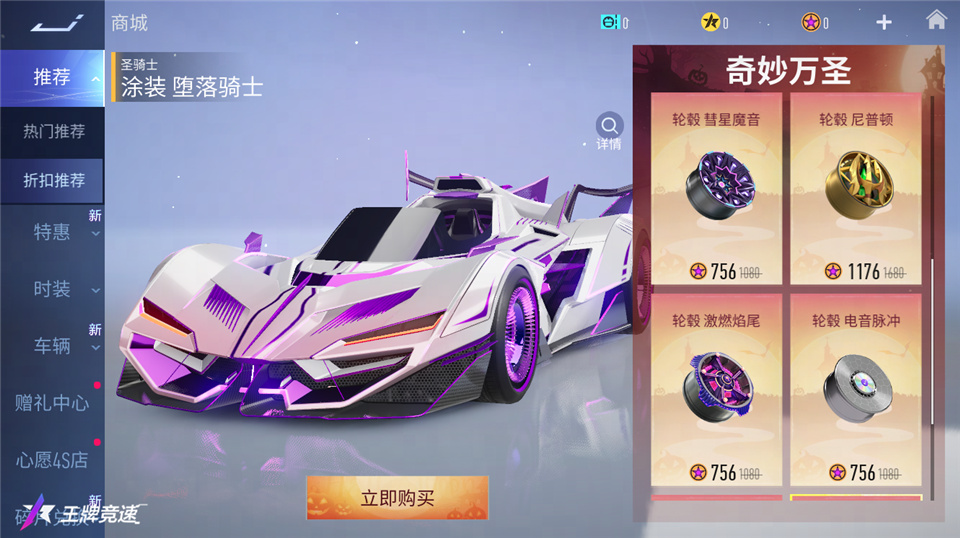The height and width of the screenshot is (538, 960).
Task: Pick the 轮毂 电音脉冲 wheel card
Action: (856, 390)
